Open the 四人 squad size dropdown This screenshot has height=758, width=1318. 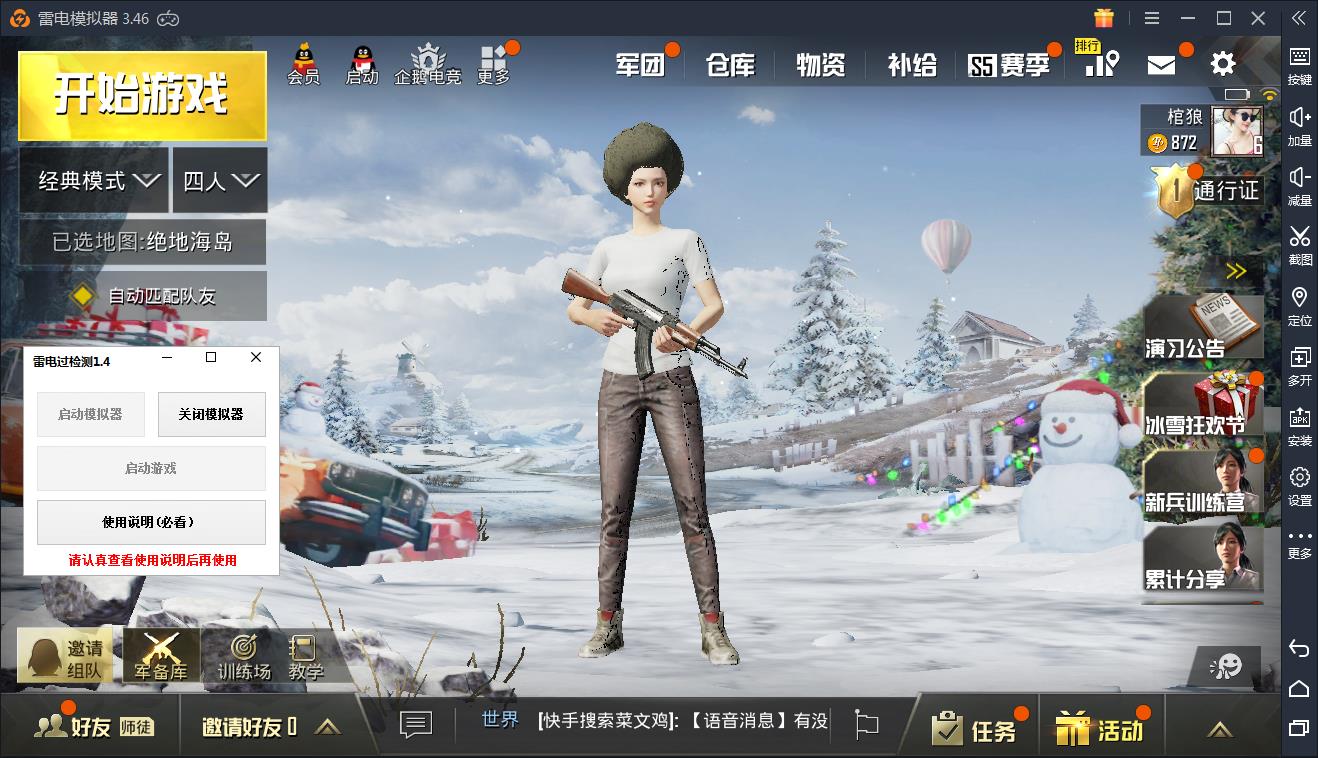tap(220, 181)
